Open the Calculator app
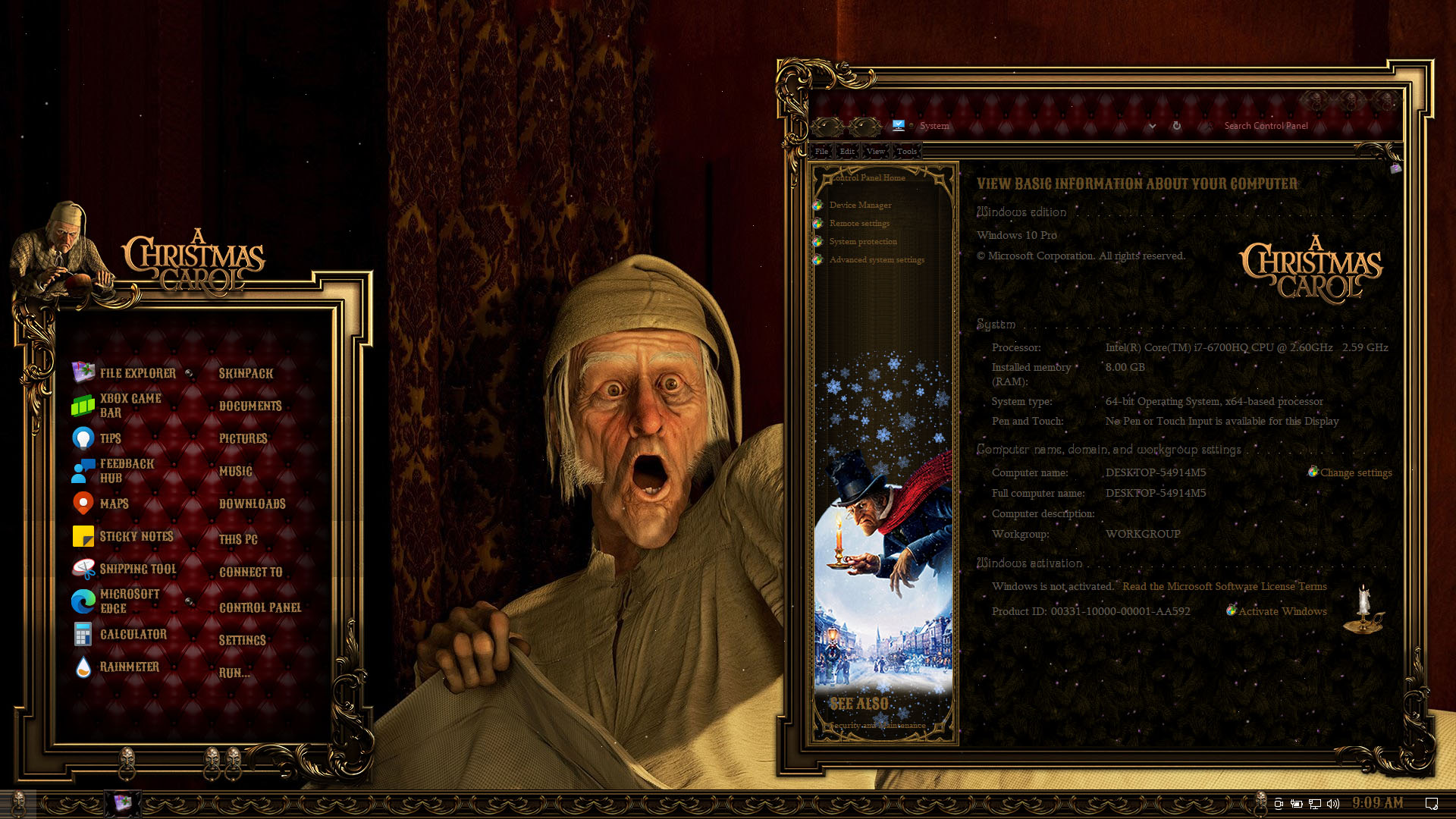 [133, 634]
